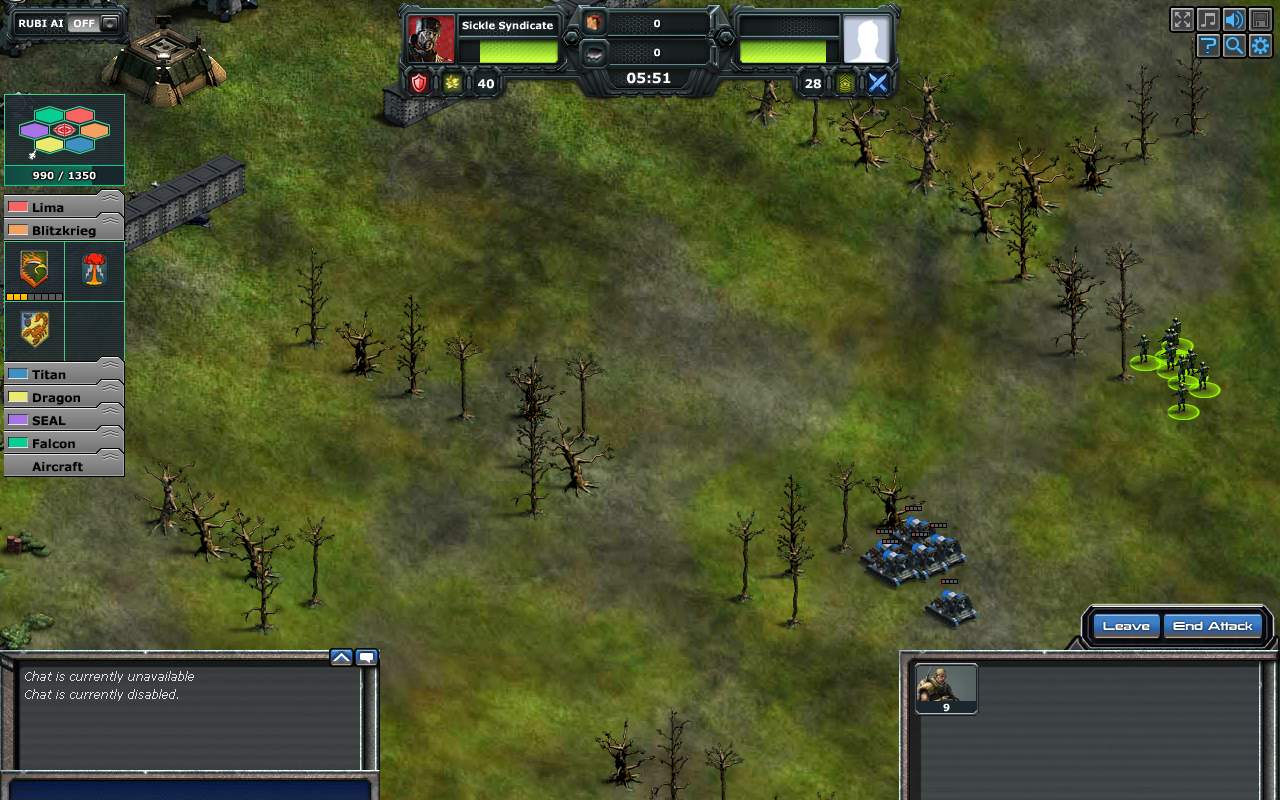The width and height of the screenshot is (1280, 800).
Task: Toggle the music note icon off
Action: 1208,19
